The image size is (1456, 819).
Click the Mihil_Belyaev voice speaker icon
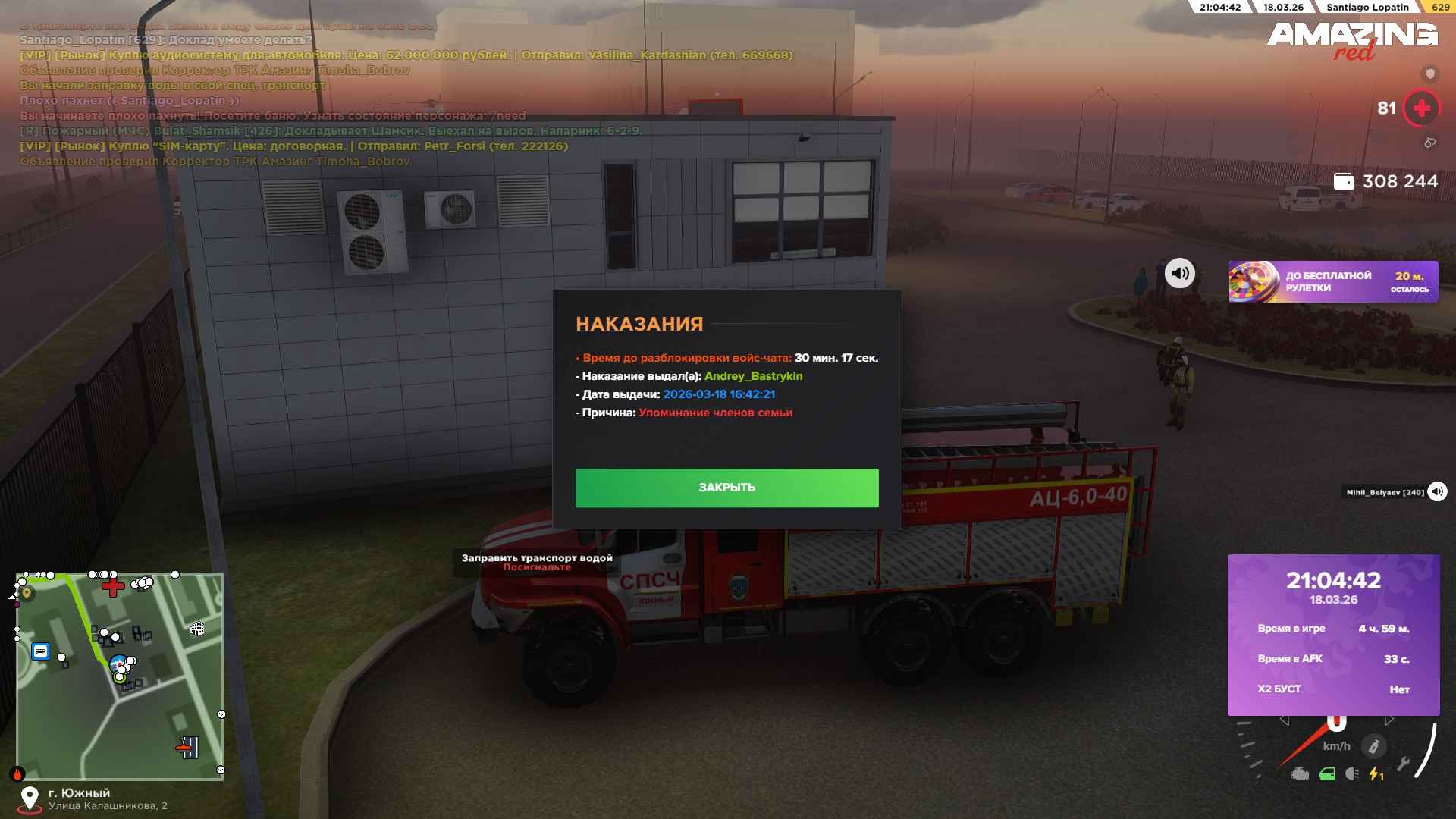(x=1437, y=492)
